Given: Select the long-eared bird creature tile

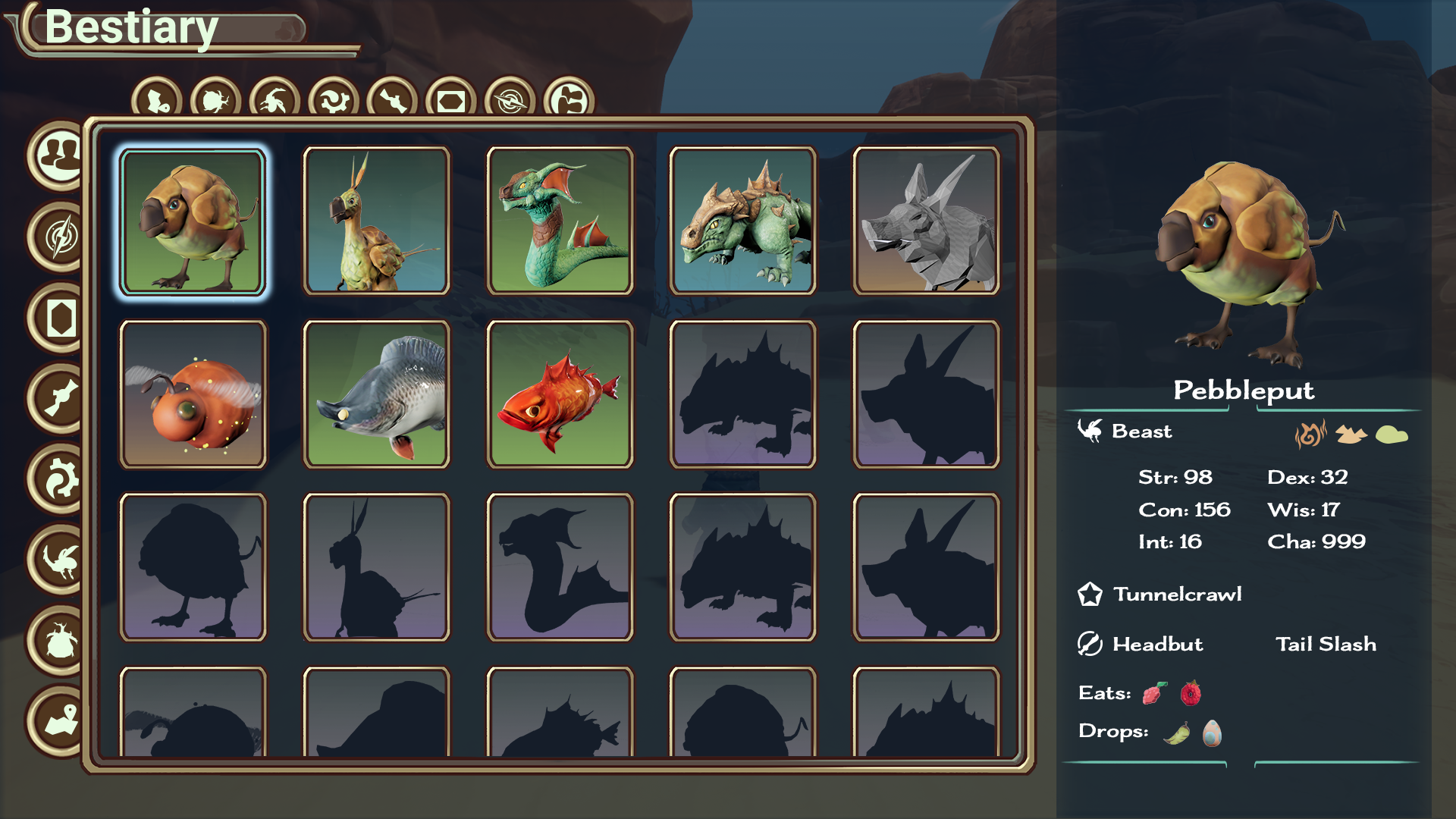Looking at the screenshot, I should tap(376, 221).
